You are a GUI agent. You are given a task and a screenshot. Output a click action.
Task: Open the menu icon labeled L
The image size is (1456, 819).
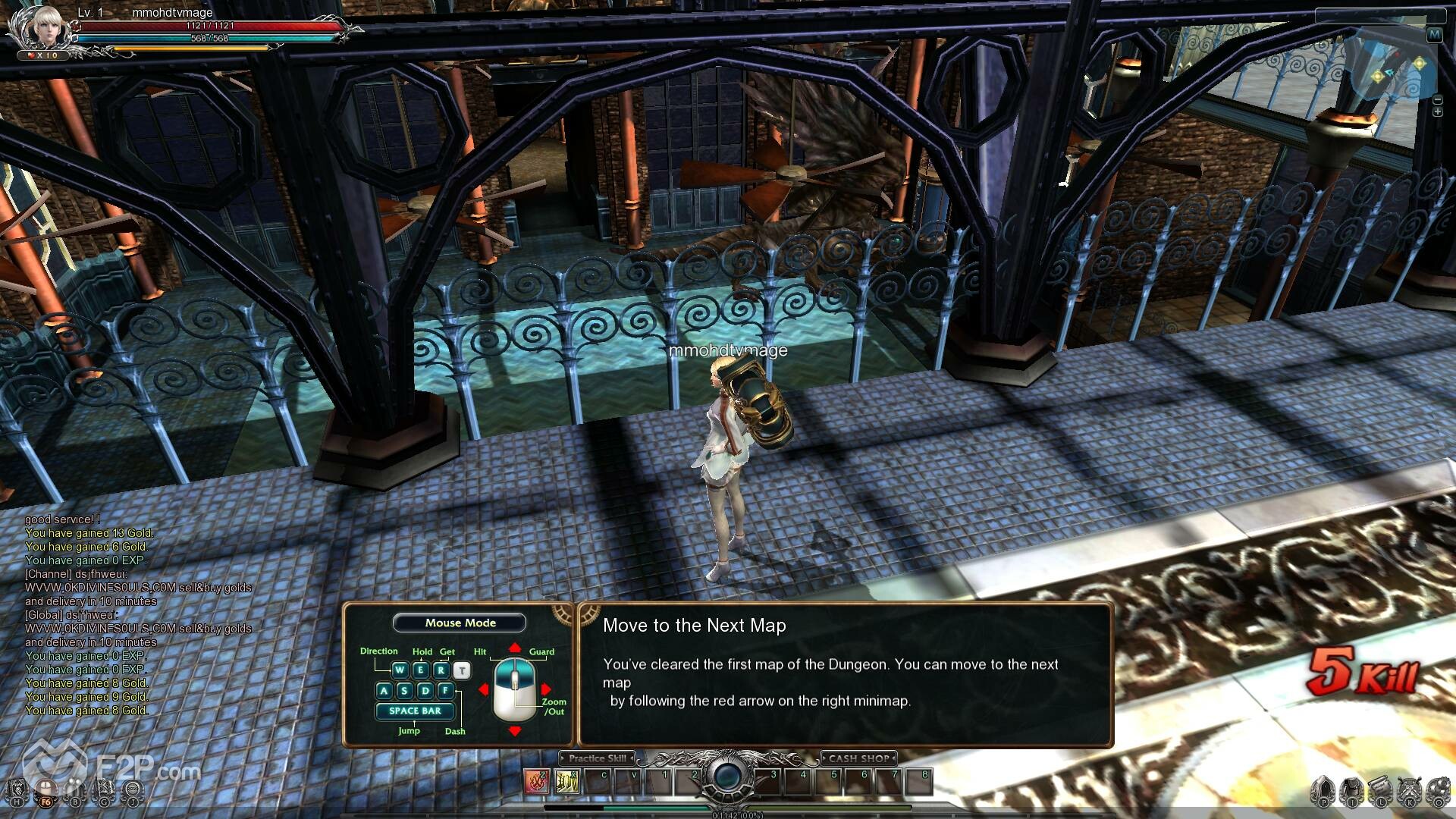(1381, 790)
